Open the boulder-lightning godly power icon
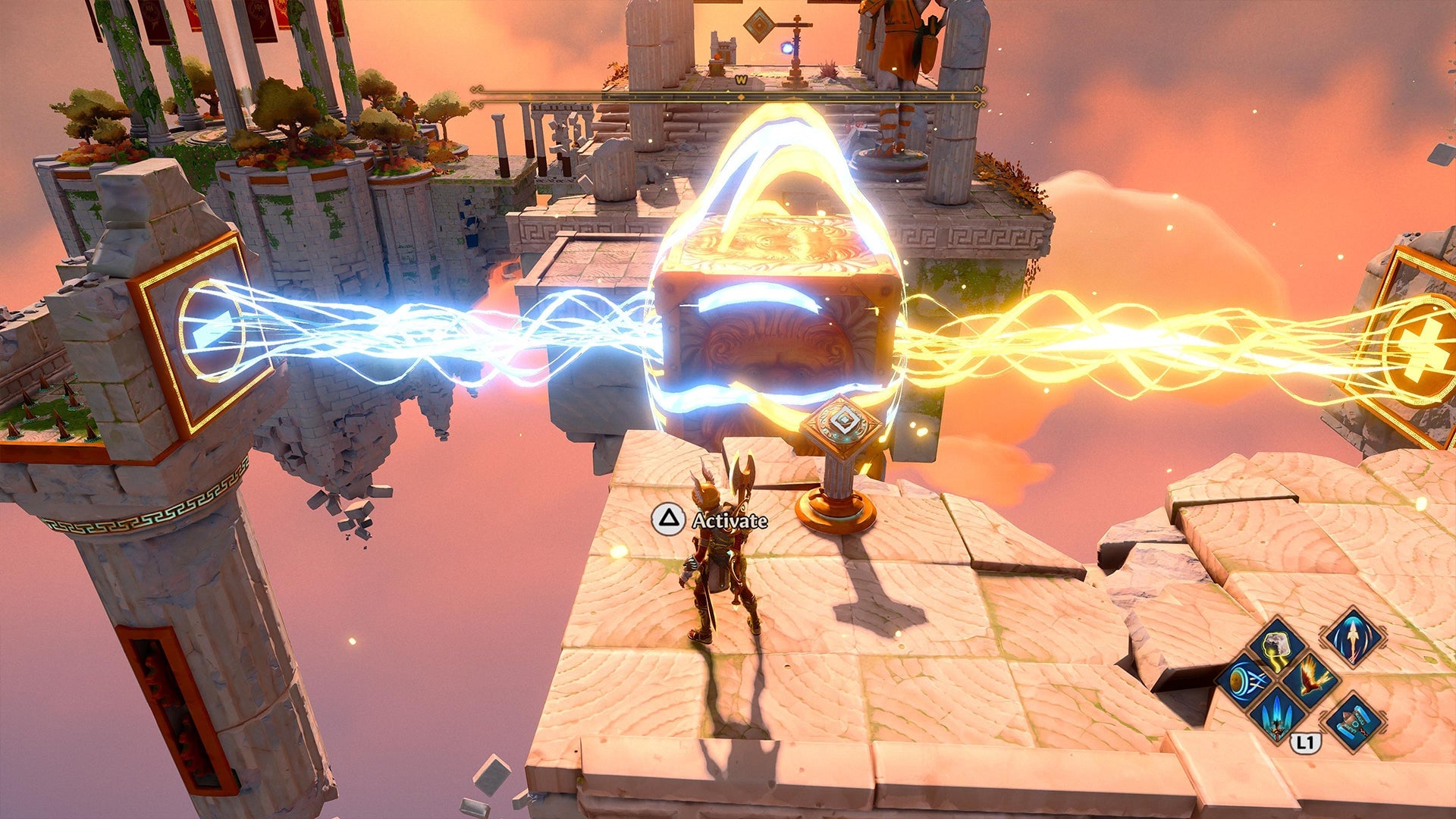The height and width of the screenshot is (819, 1456). coord(1276,649)
